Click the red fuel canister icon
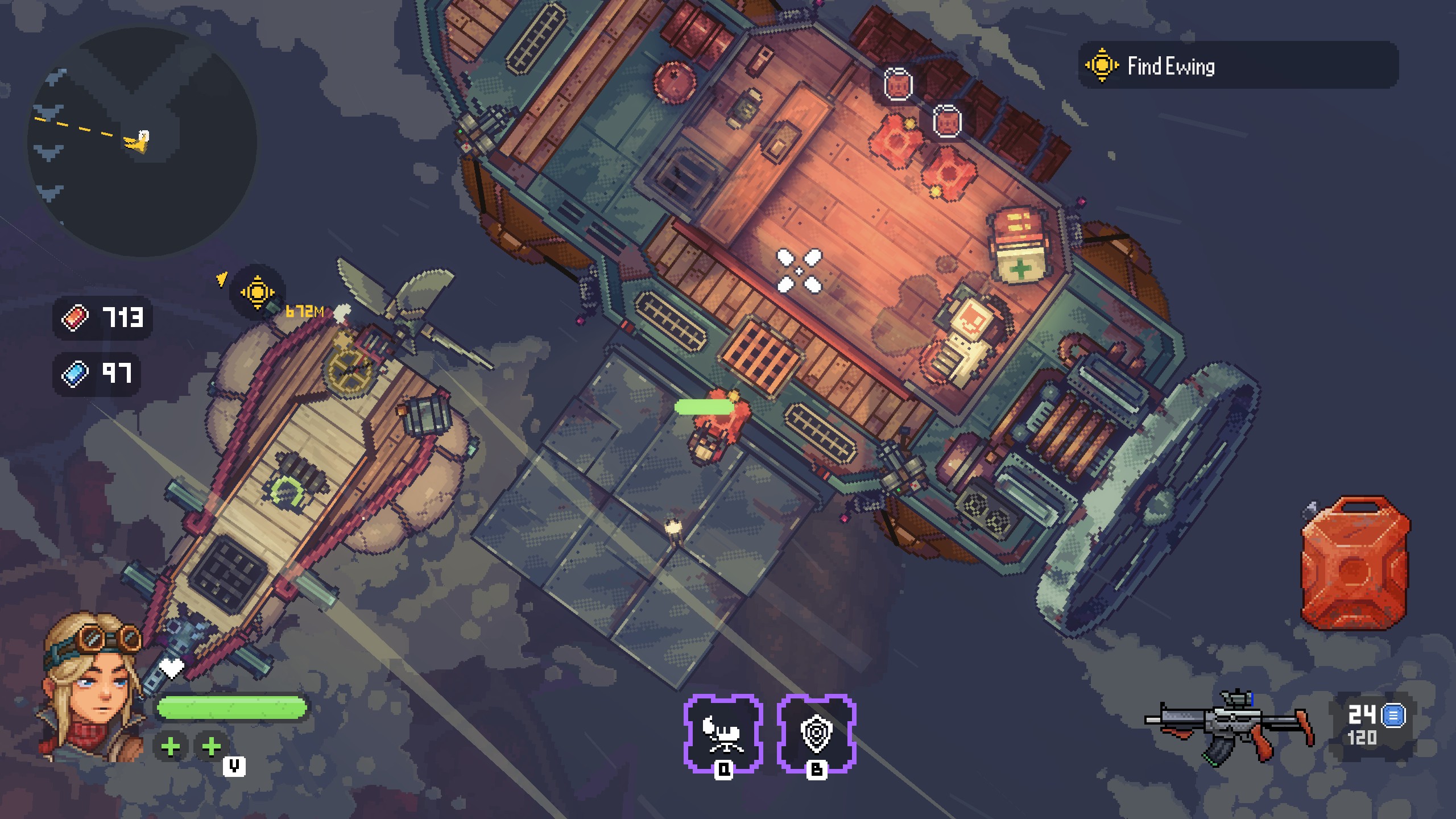Image resolution: width=1456 pixels, height=819 pixels. click(x=1355, y=563)
